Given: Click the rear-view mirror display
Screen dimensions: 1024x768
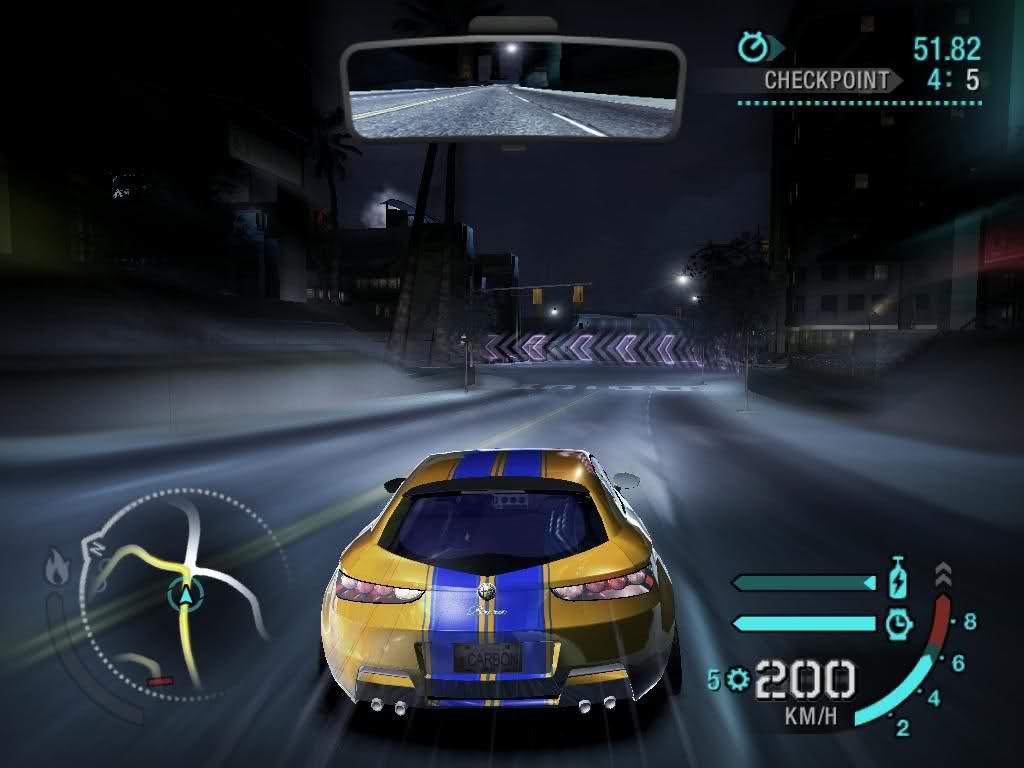Looking at the screenshot, I should coord(511,91).
